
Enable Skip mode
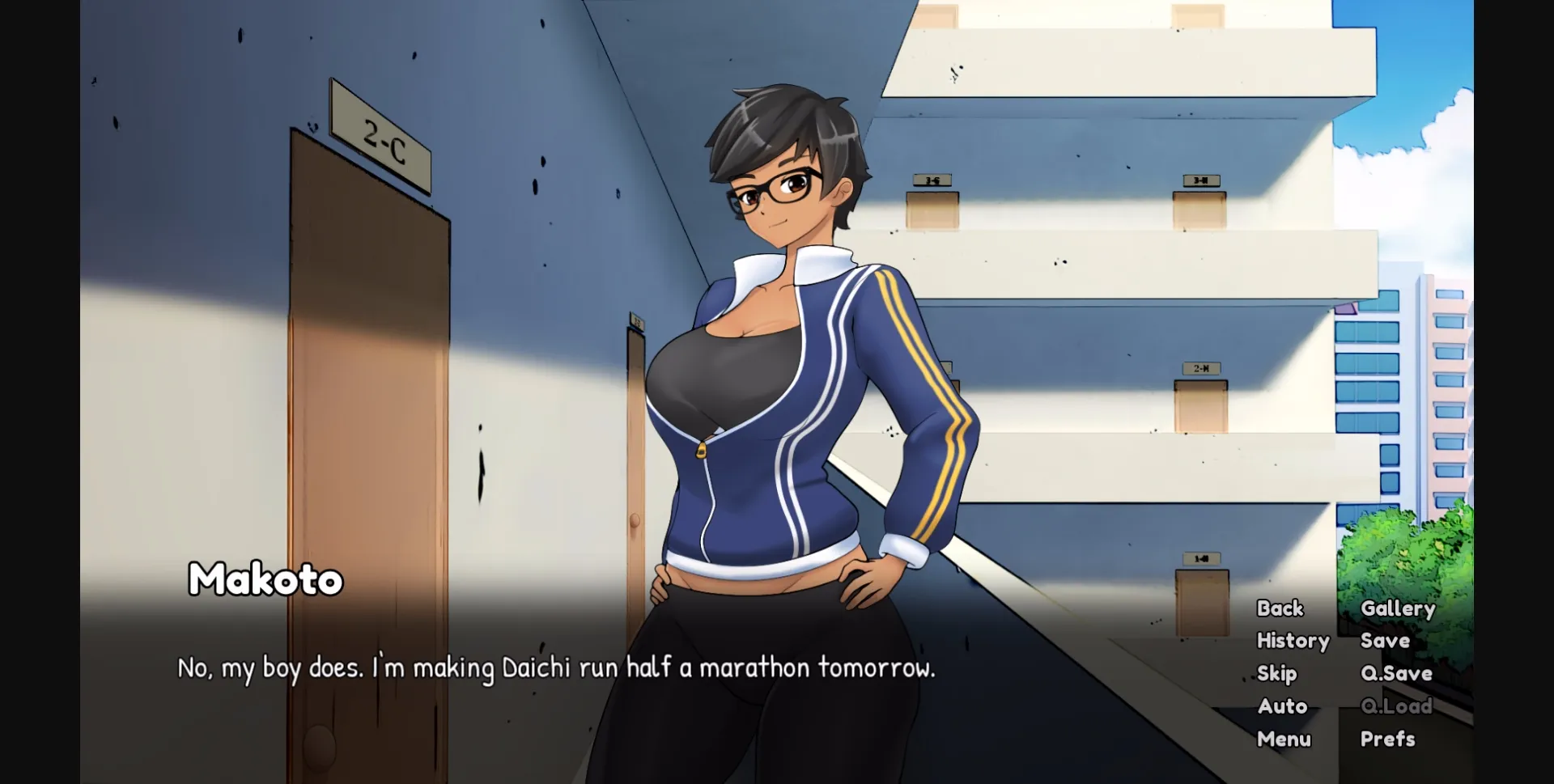1278,673
